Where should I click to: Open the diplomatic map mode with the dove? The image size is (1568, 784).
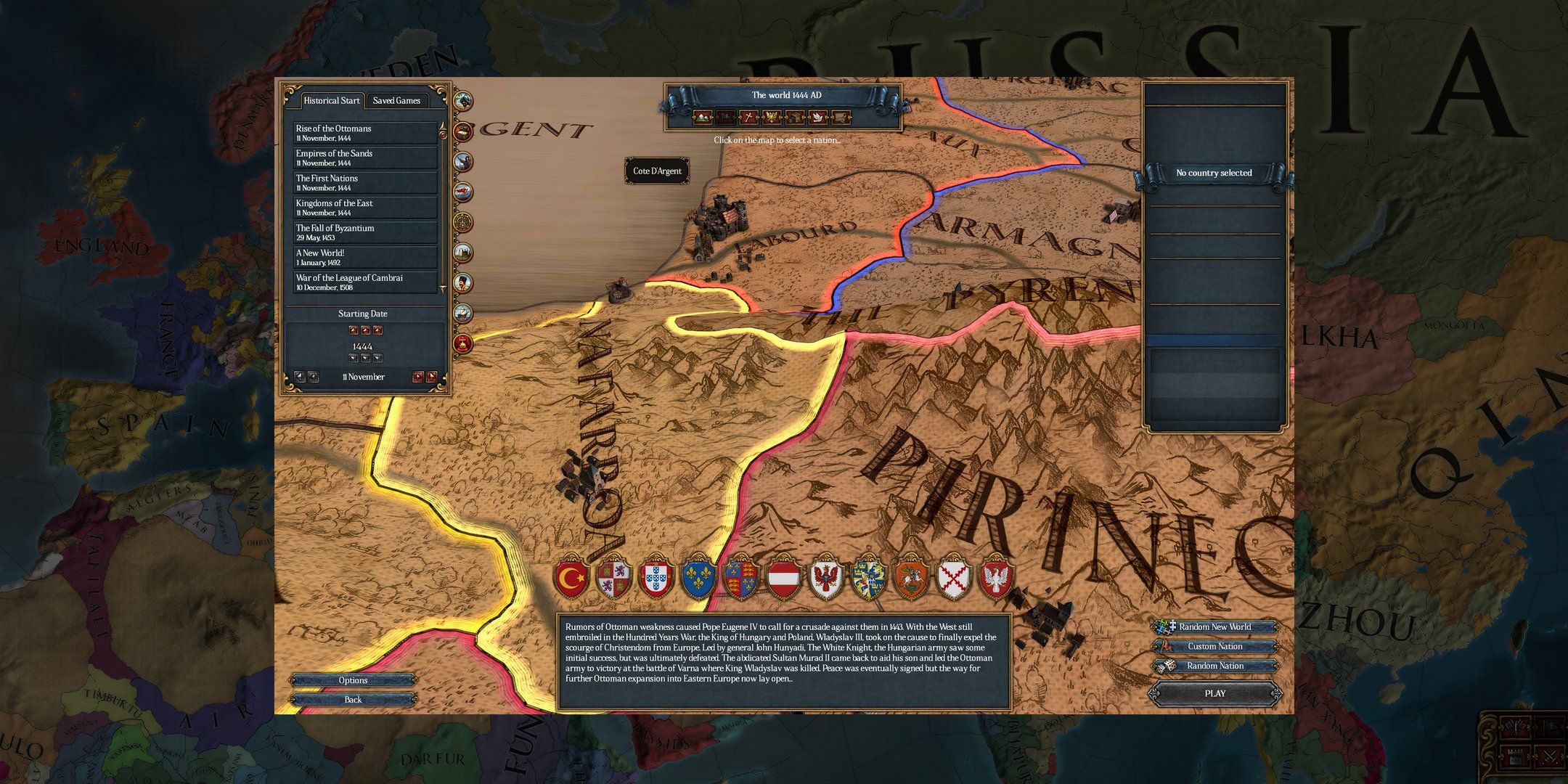coord(817,117)
